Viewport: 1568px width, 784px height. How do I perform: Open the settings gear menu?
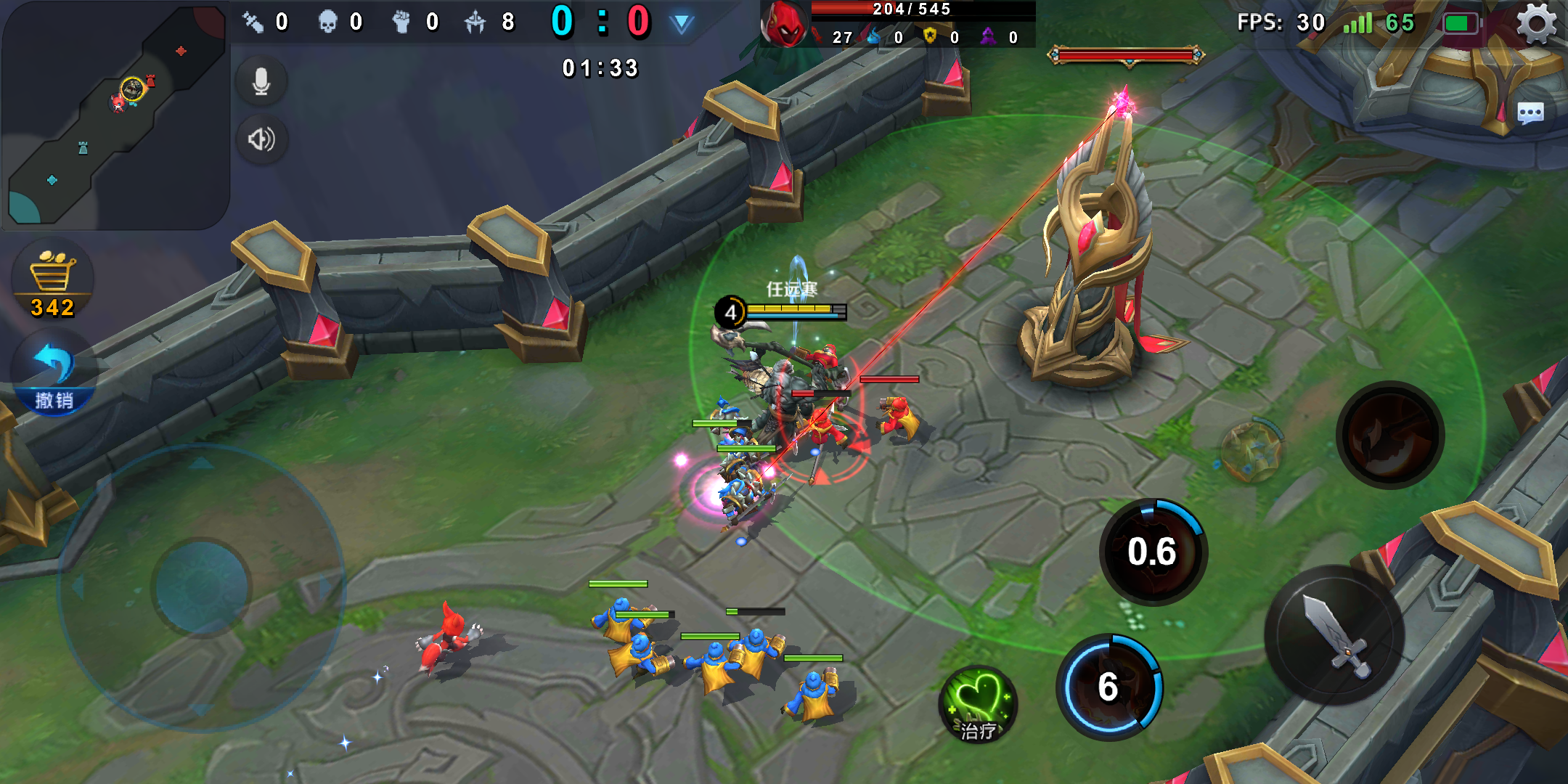[x=1536, y=23]
